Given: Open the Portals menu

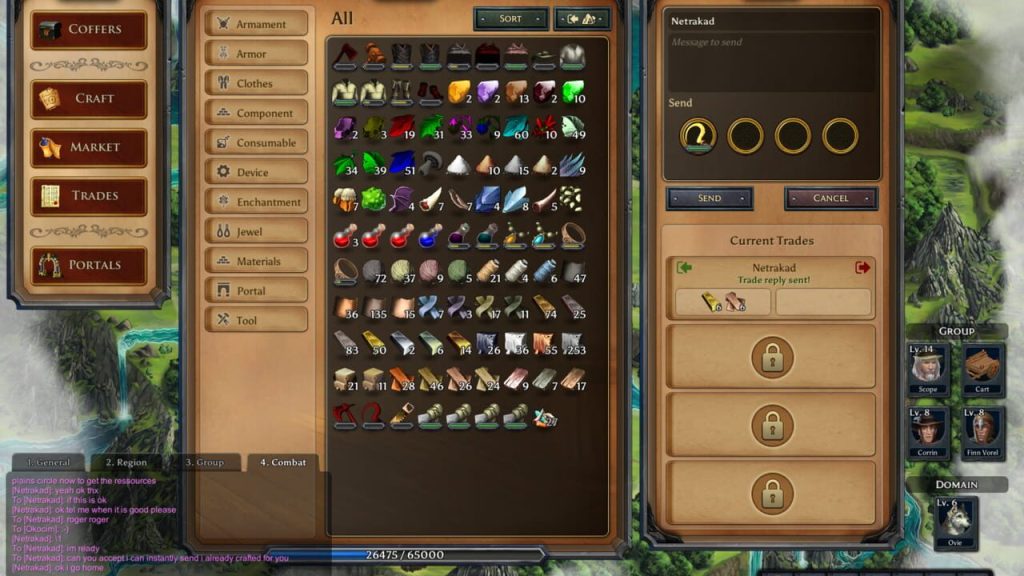Looking at the screenshot, I should pos(88,265).
